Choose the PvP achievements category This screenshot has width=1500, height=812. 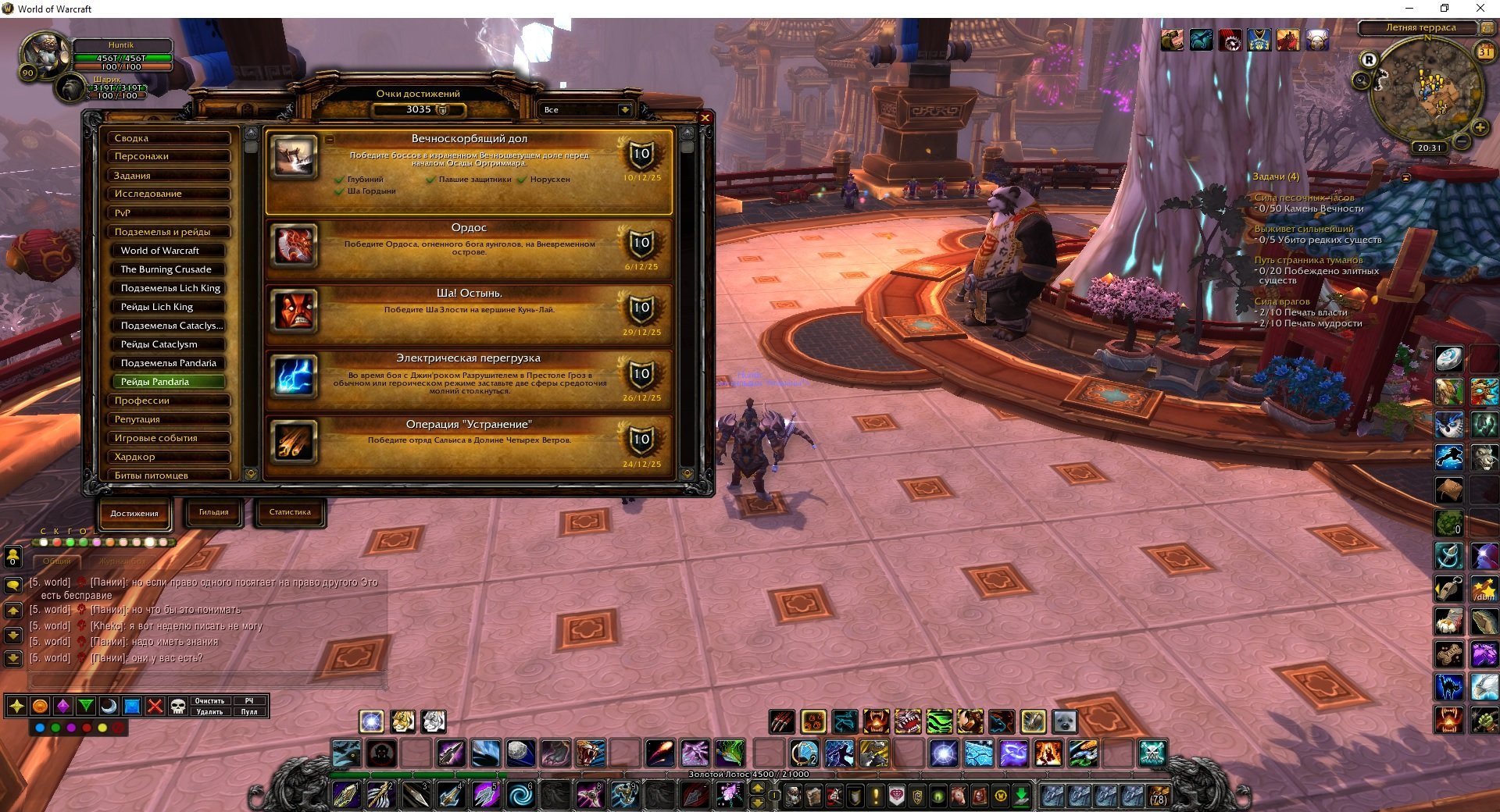pos(169,212)
